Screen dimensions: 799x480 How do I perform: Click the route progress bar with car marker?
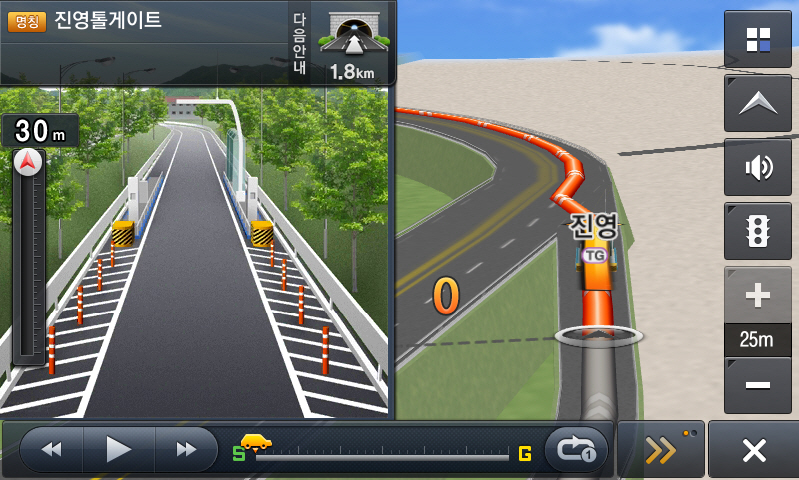pyautogui.click(x=380, y=456)
